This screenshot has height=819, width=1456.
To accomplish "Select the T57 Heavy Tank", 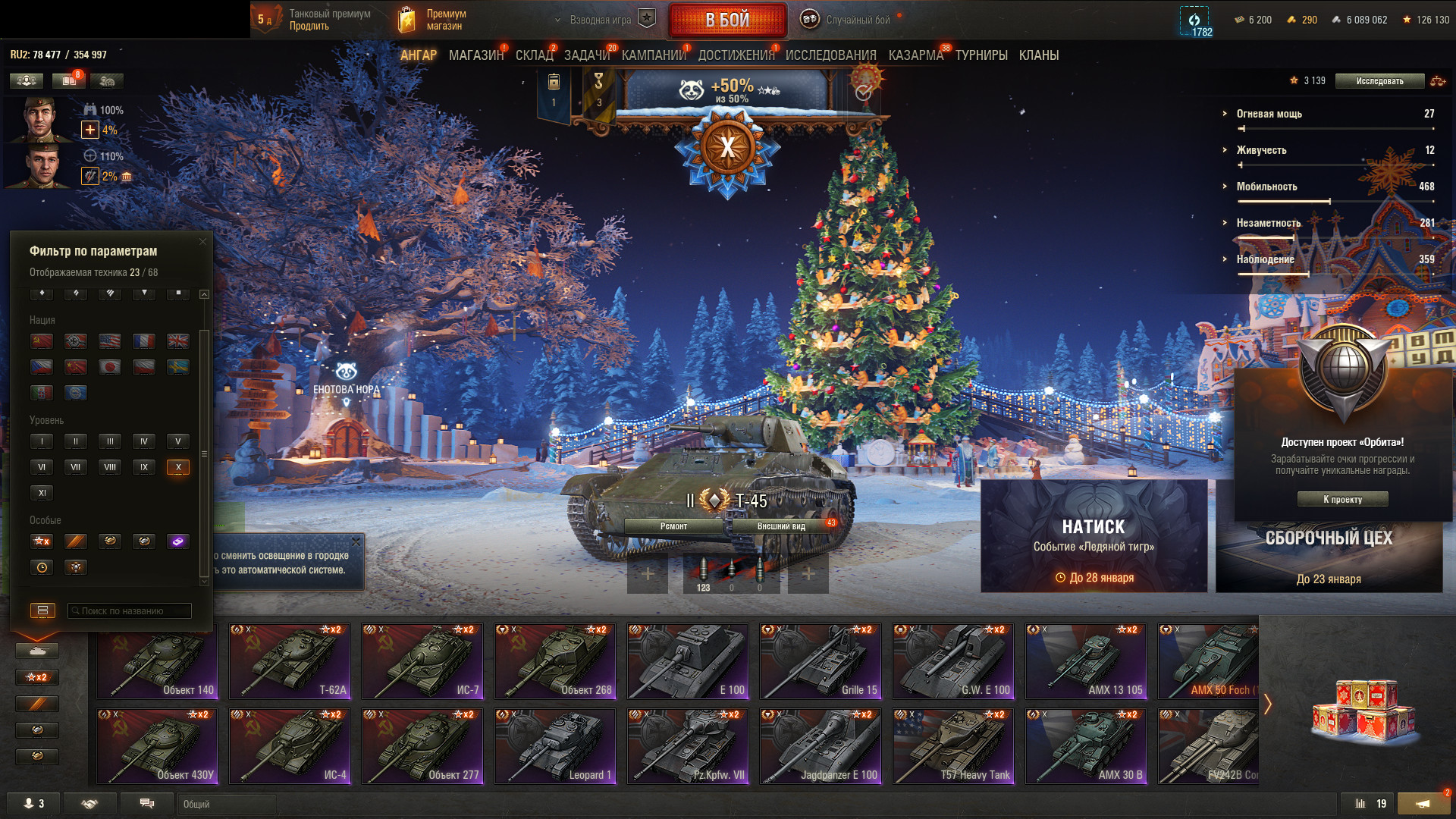I will [953, 745].
